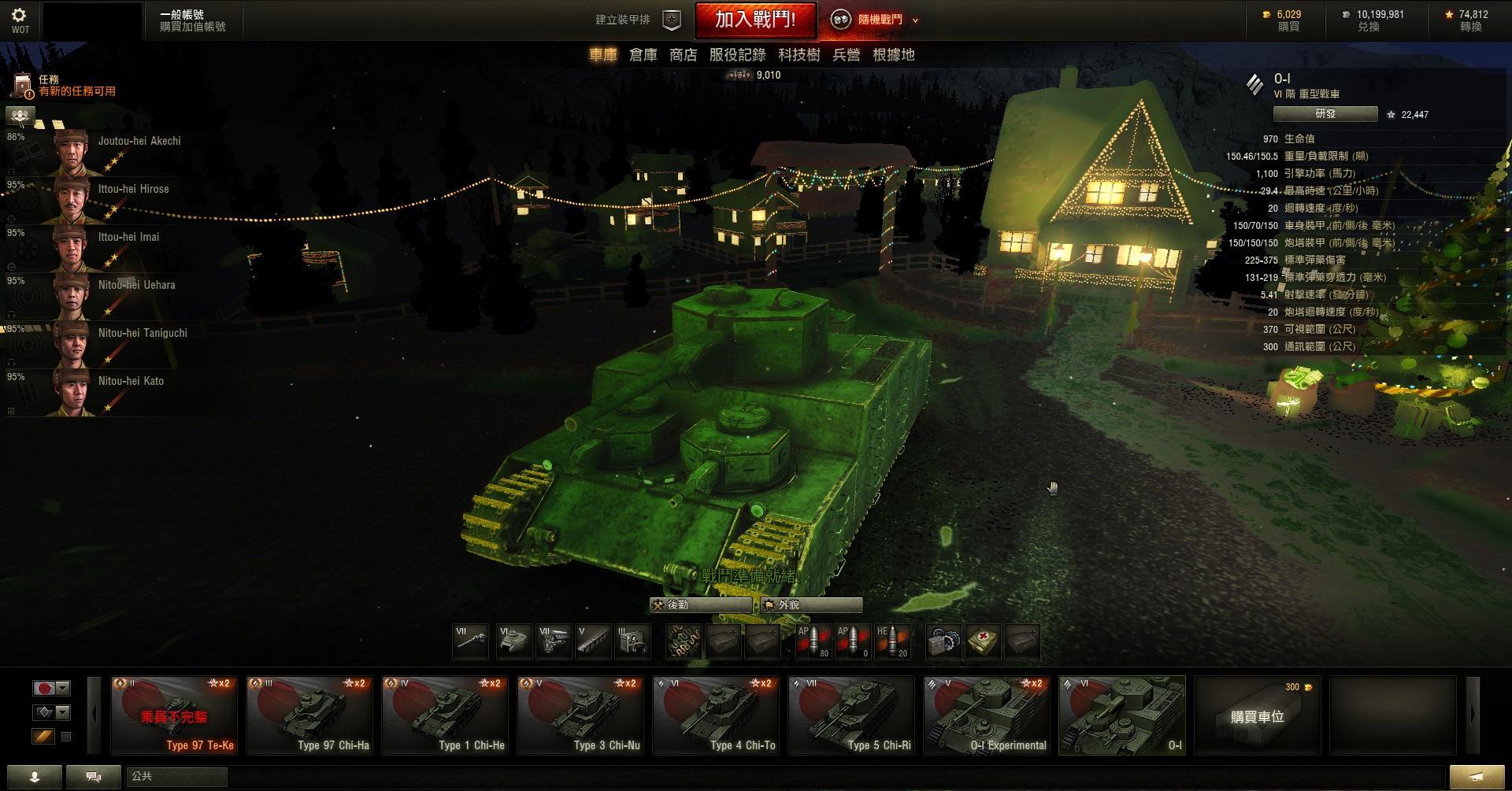The image size is (1512, 791).
Task: Open the 兵營 barracks tab
Action: 846,55
